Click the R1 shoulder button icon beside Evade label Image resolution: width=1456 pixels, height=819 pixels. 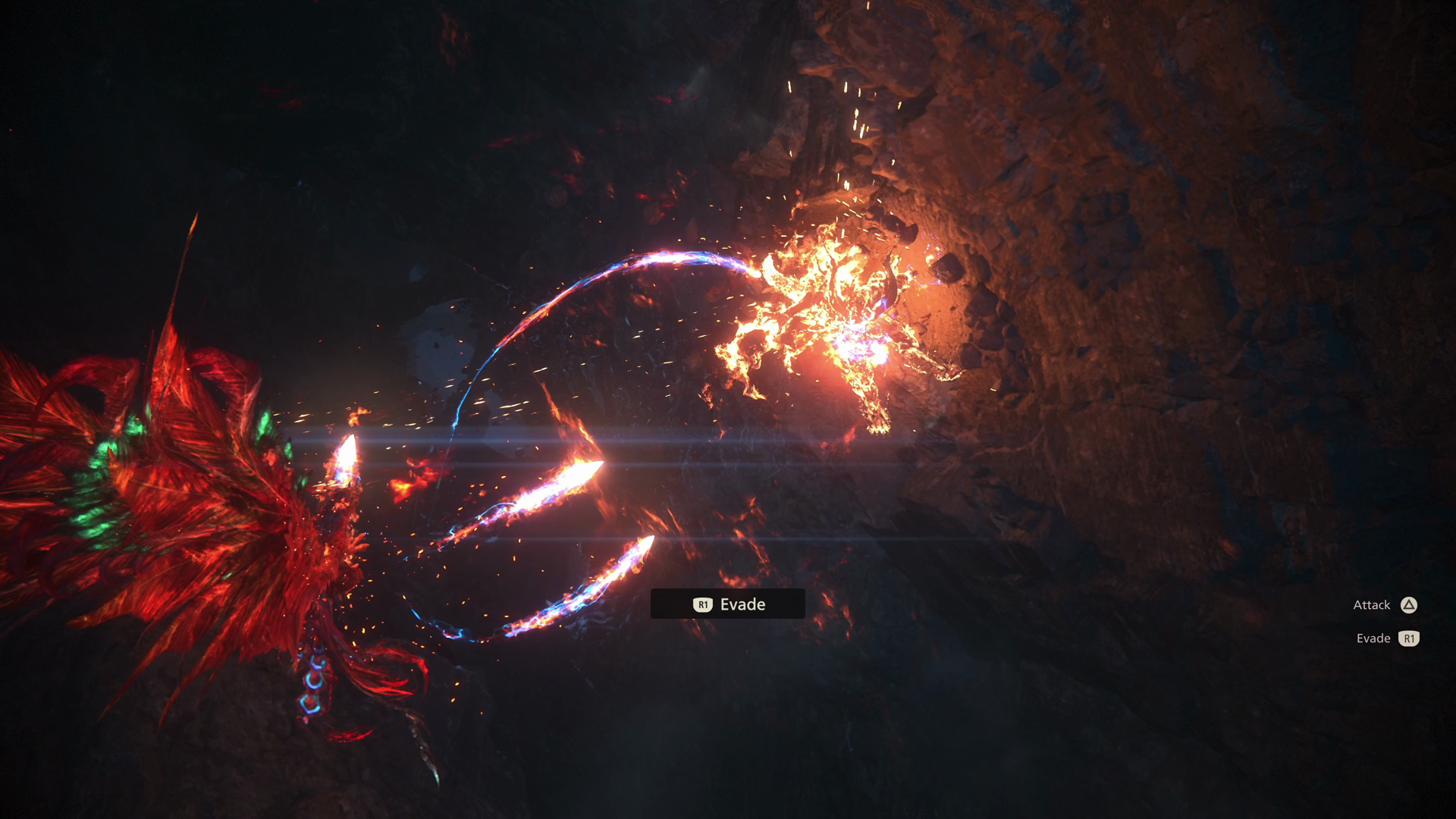(x=1409, y=639)
